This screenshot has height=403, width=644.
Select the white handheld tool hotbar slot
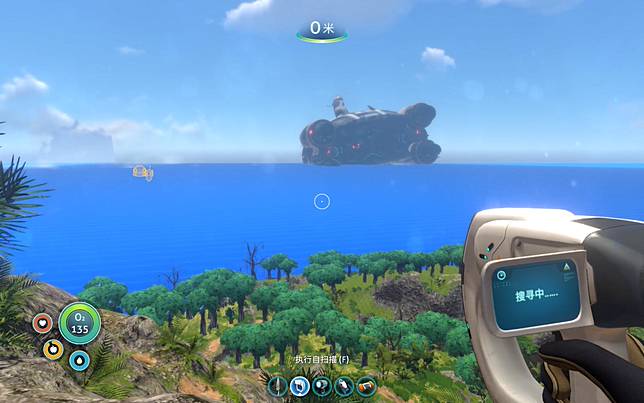click(344, 385)
